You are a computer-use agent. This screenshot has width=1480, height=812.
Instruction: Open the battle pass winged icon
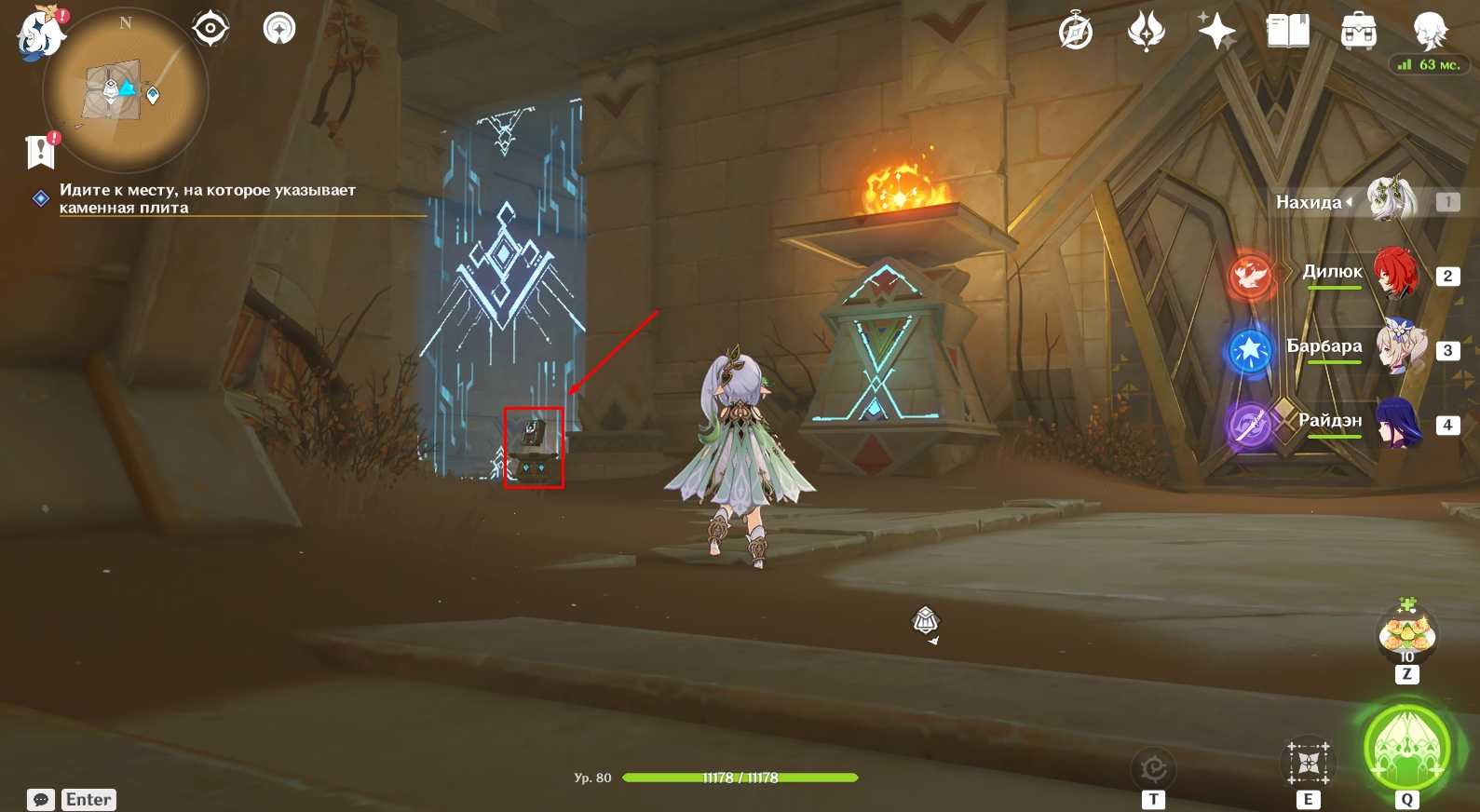click(1146, 33)
